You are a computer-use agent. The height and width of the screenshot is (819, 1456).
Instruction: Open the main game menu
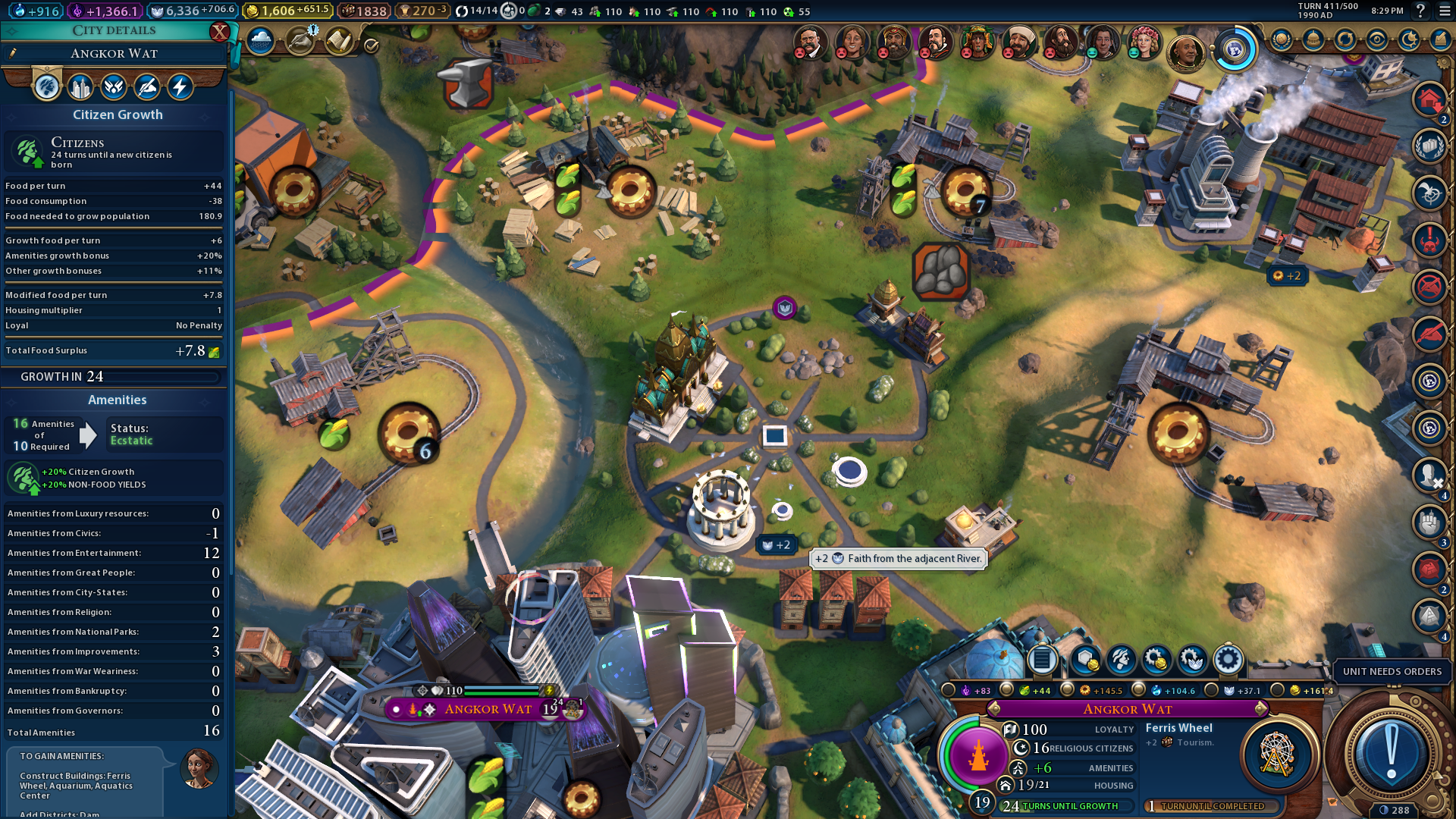click(x=1444, y=11)
